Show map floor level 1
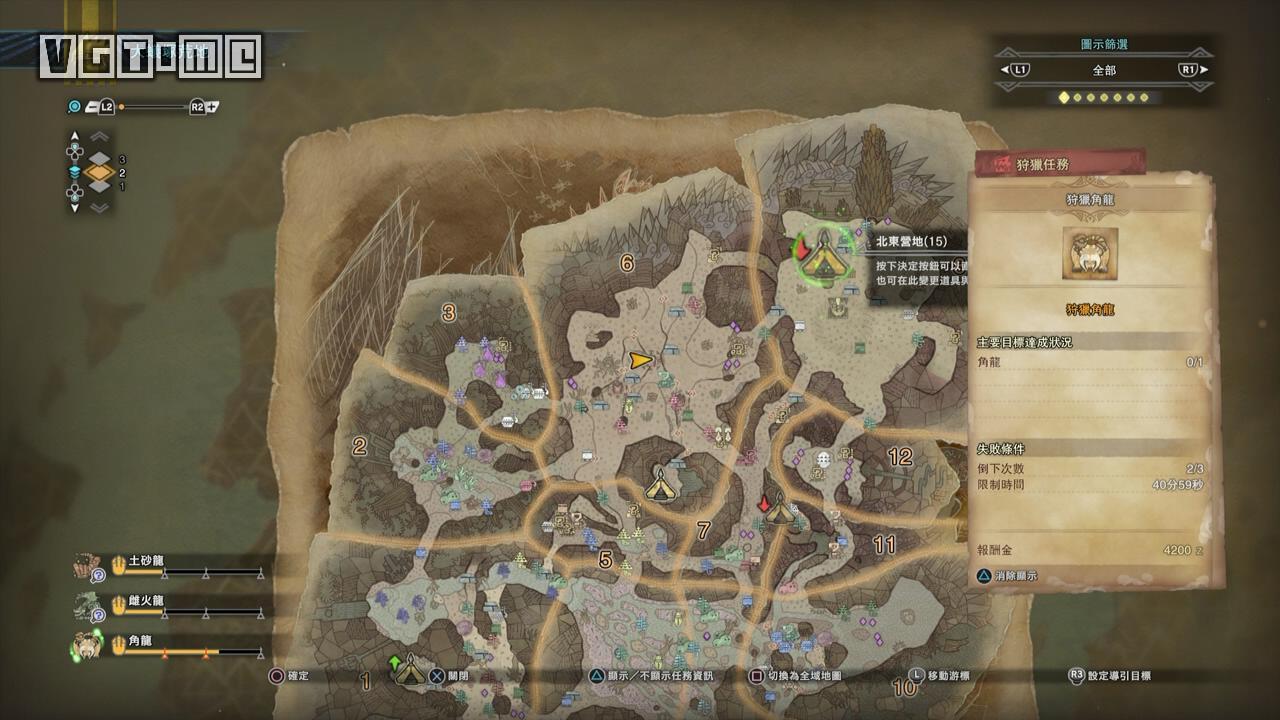The image size is (1280, 720). 99,187
